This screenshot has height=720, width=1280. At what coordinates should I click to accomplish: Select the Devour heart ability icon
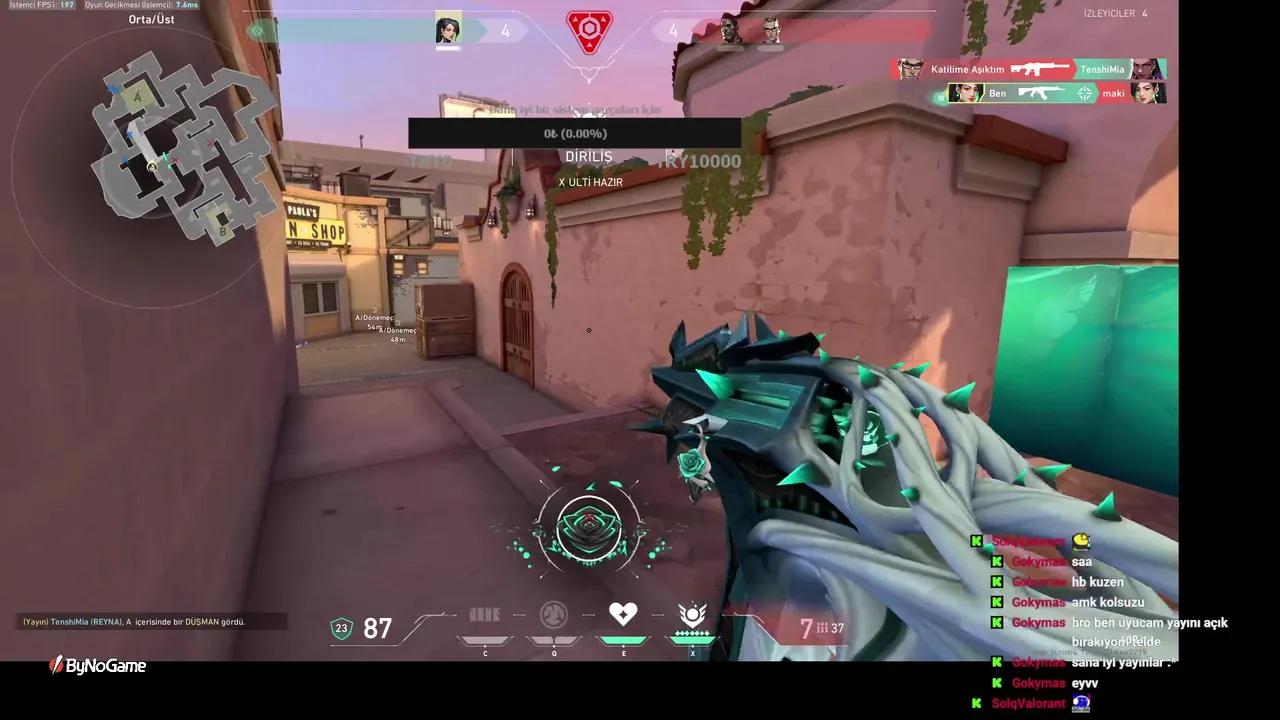pos(623,613)
